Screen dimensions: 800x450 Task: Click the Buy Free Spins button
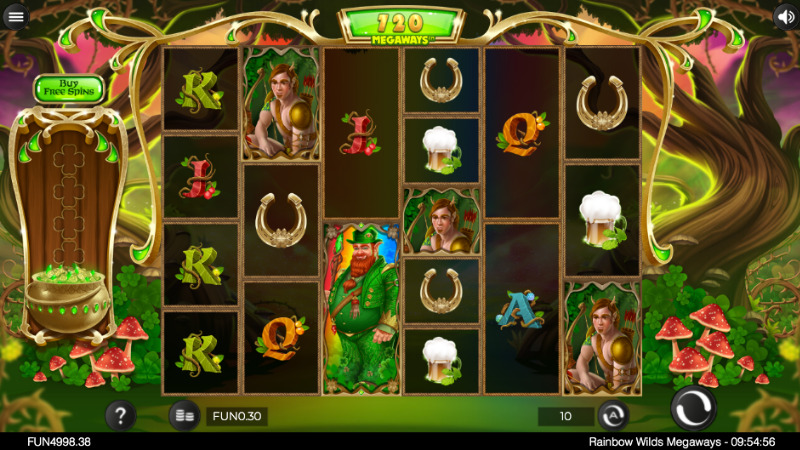click(x=69, y=89)
